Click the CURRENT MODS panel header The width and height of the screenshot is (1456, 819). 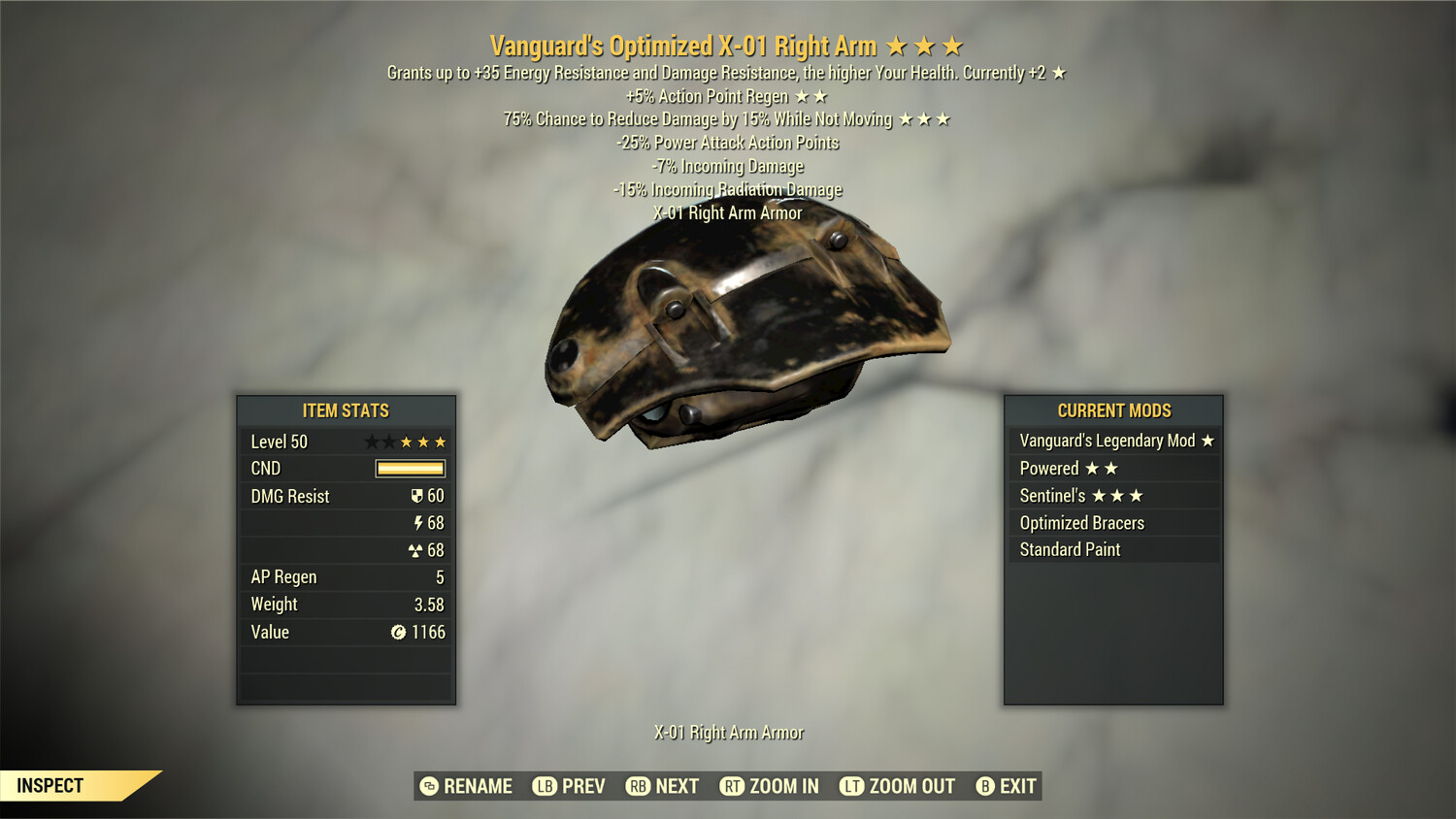(1112, 410)
